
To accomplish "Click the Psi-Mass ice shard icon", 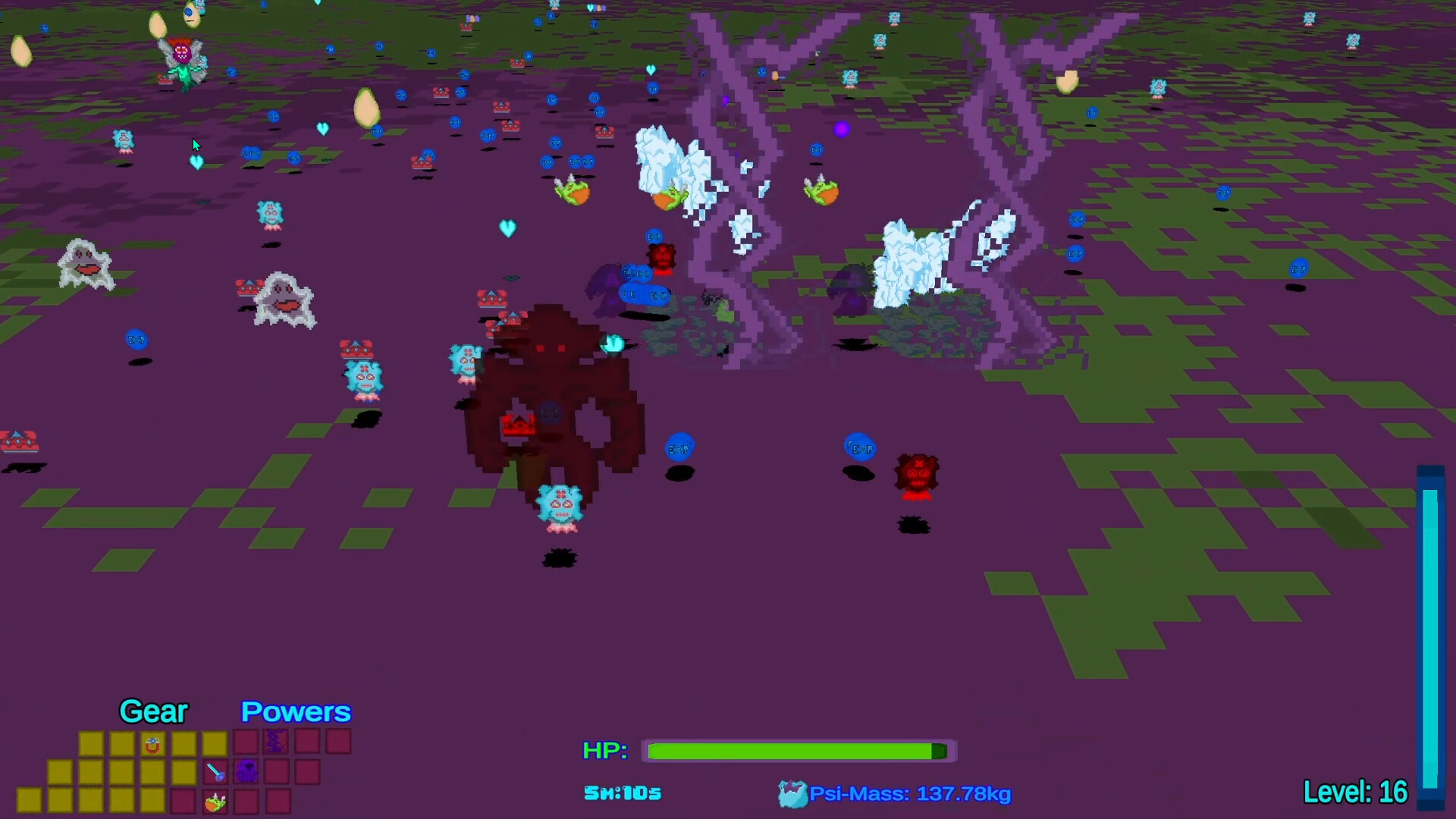I will pyautogui.click(x=794, y=793).
